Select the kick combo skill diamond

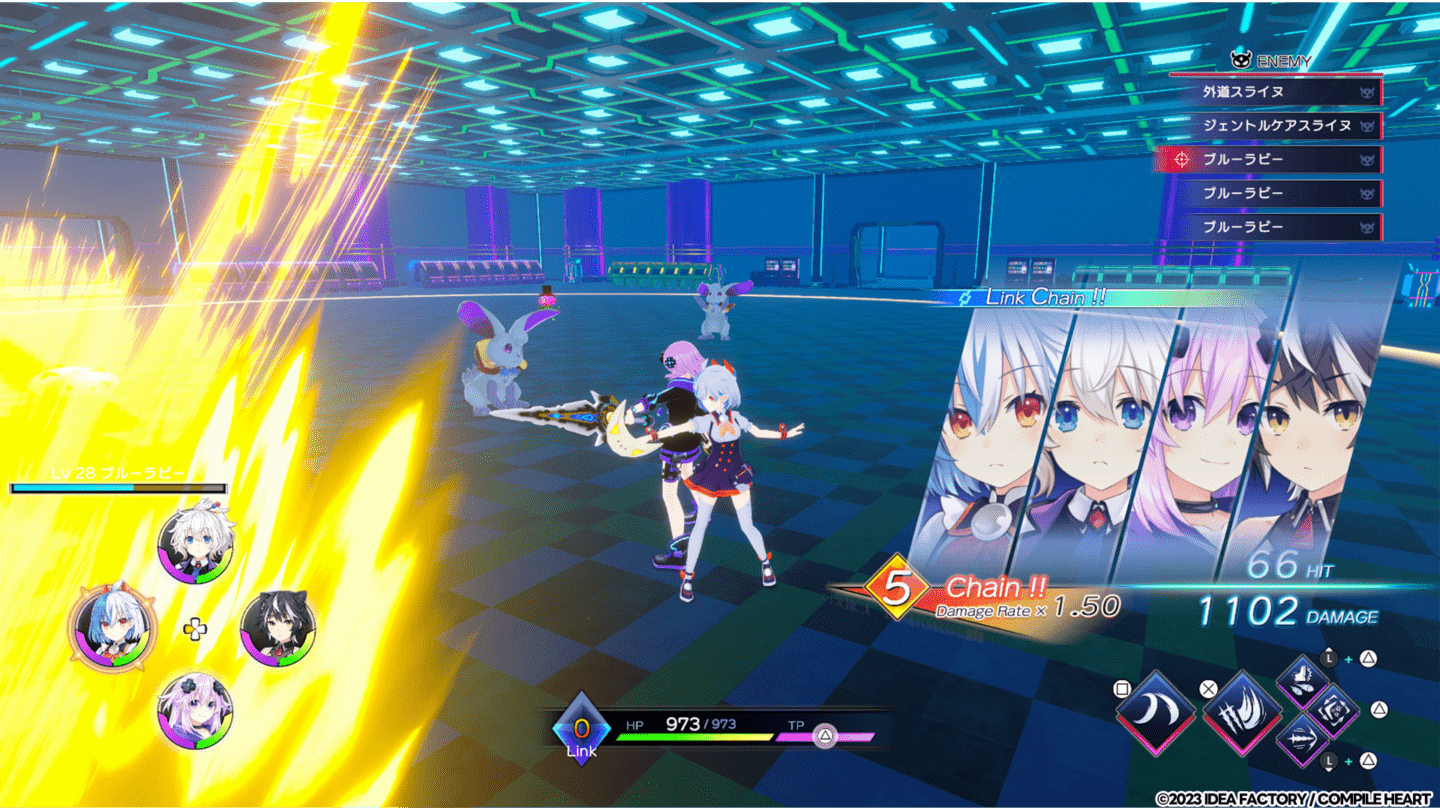1302,681
